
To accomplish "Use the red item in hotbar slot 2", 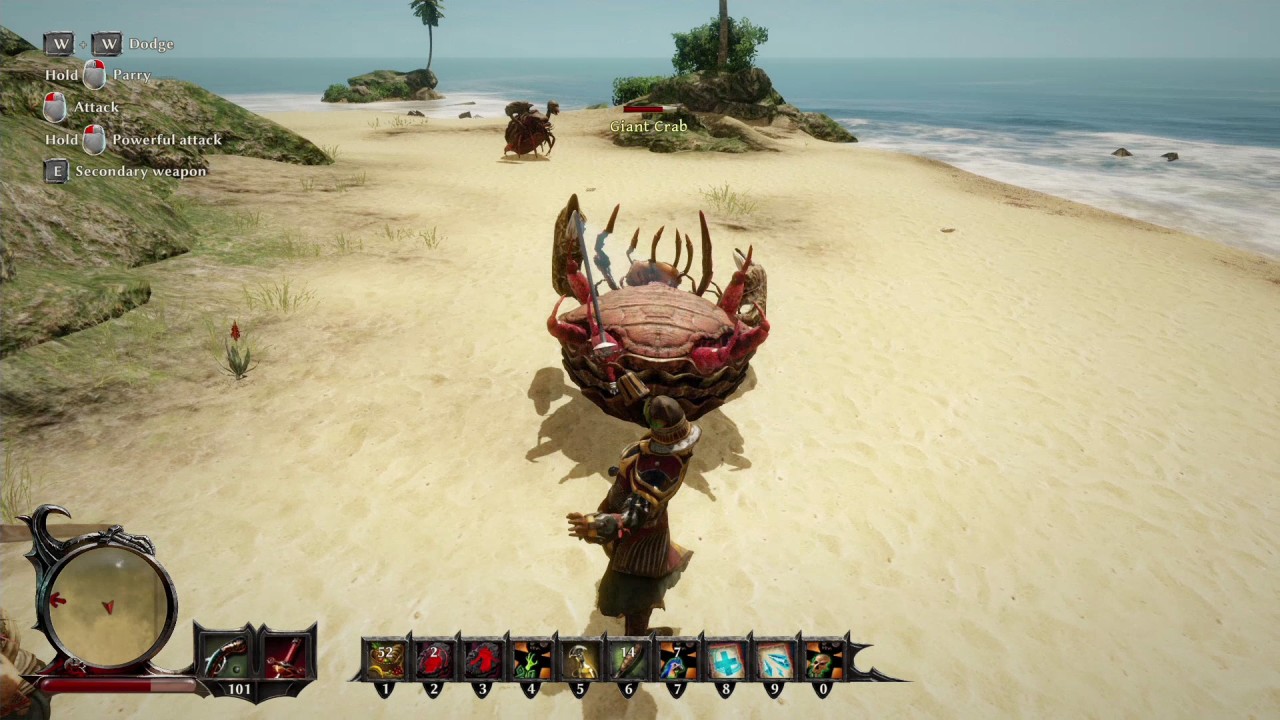I will point(434,660).
